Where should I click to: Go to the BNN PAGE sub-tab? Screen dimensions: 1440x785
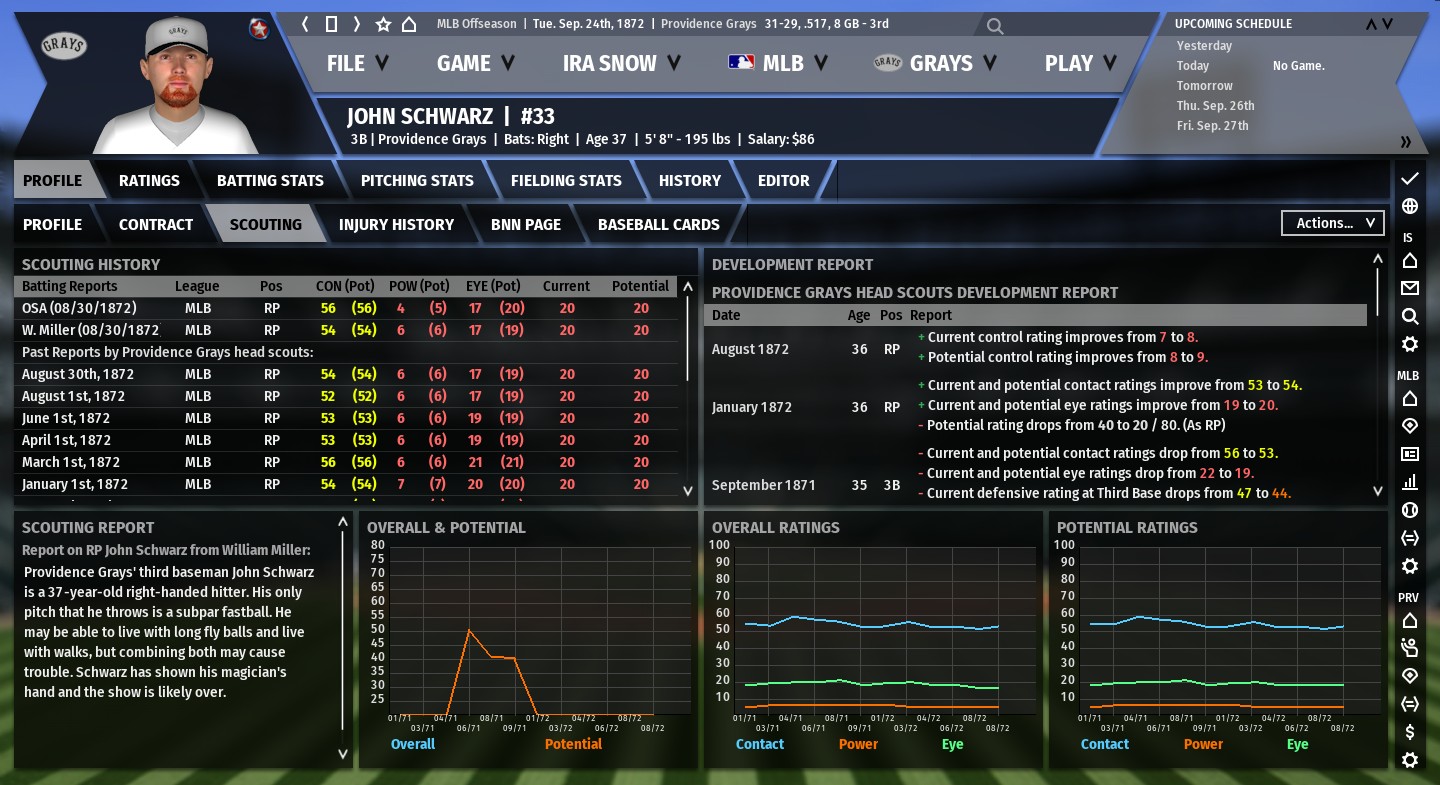tap(526, 224)
